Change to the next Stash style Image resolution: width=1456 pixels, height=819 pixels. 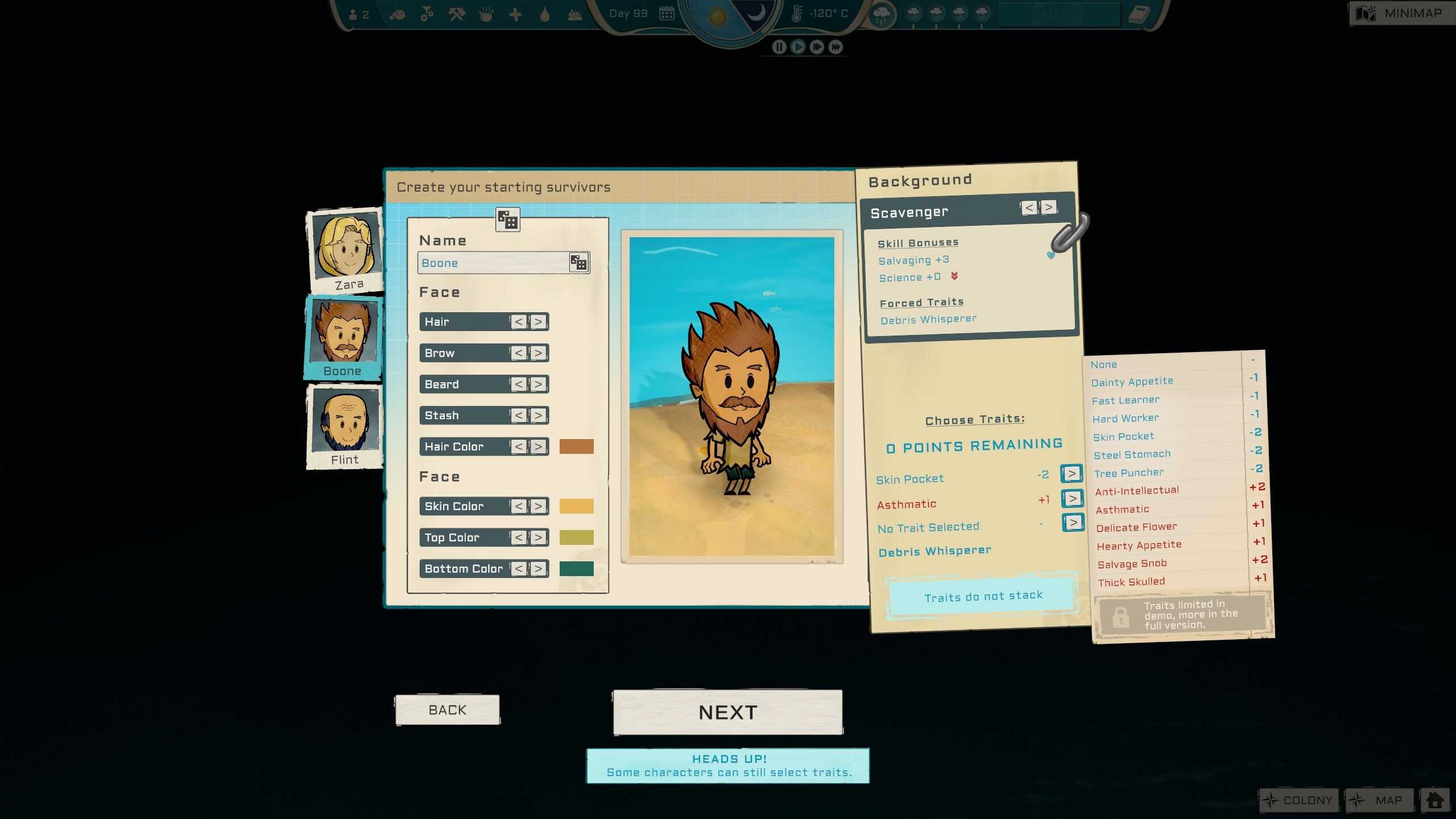tap(538, 416)
